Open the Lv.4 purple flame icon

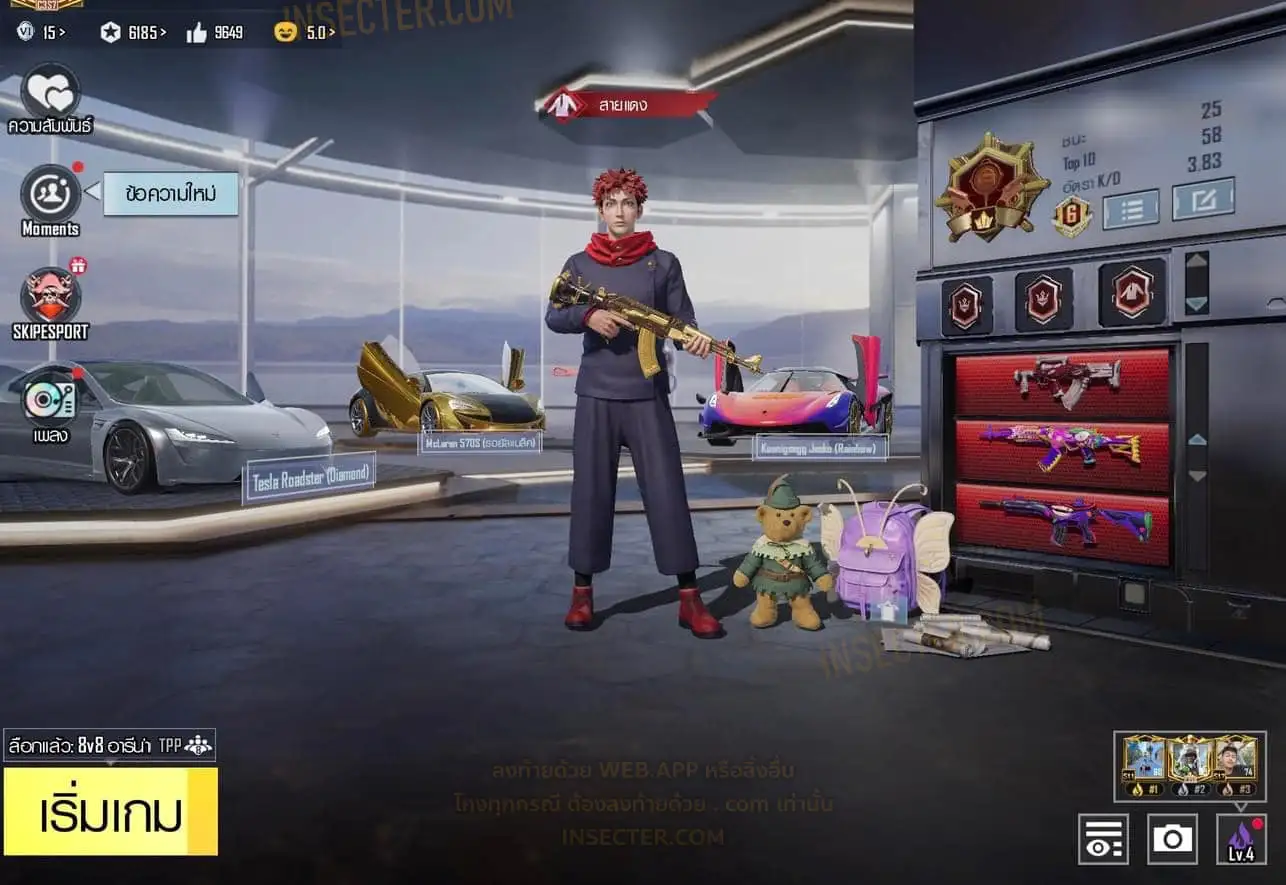tap(1240, 838)
